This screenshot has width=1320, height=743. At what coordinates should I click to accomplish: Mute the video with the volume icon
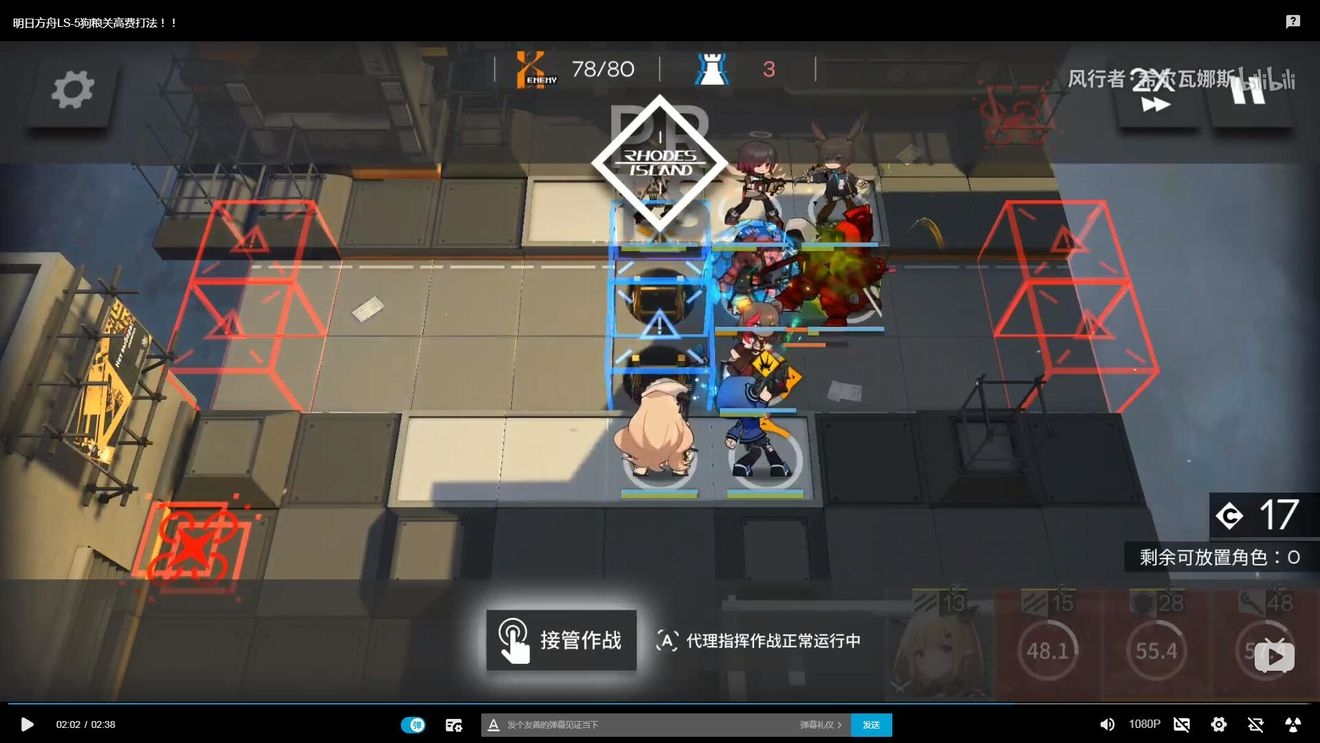tap(1107, 724)
